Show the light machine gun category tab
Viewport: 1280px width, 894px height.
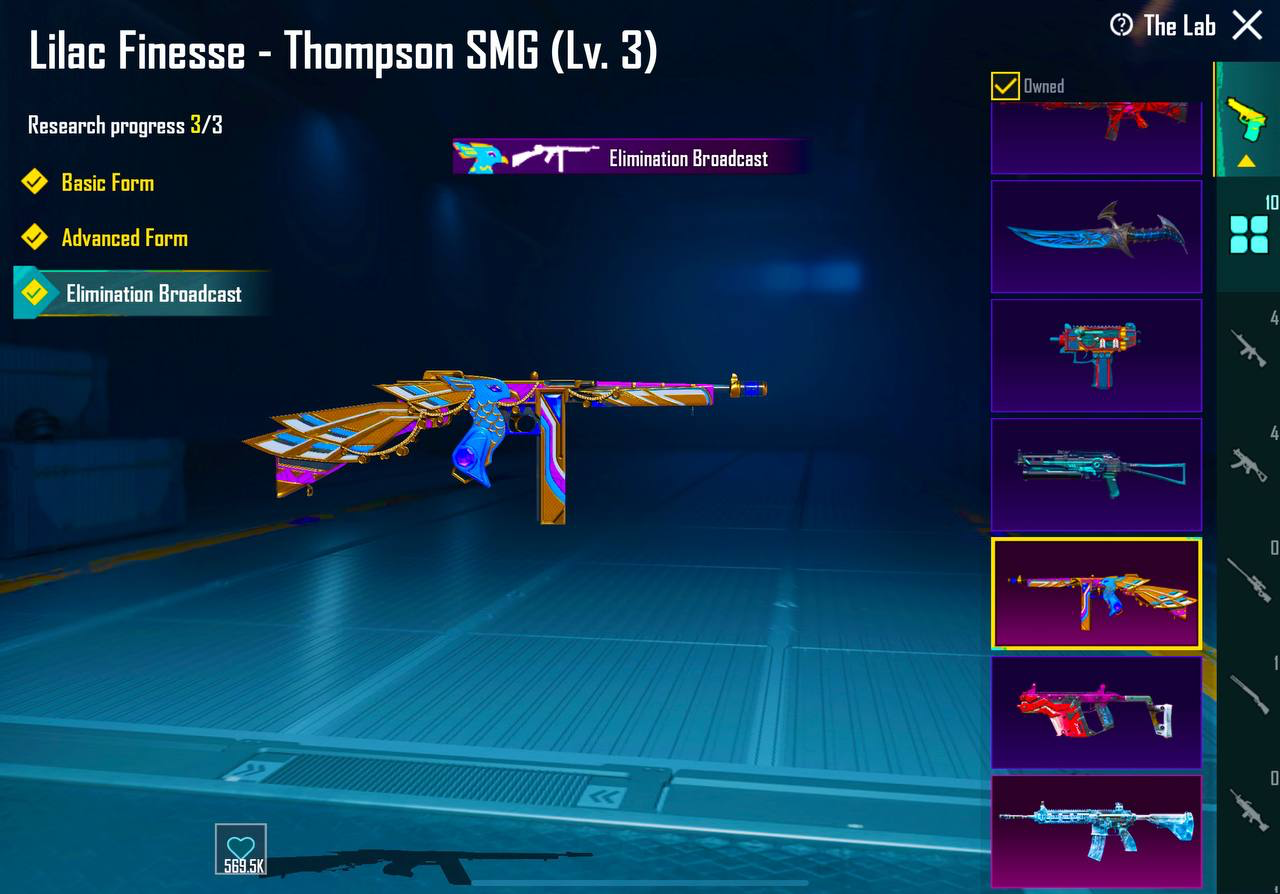point(1248,808)
